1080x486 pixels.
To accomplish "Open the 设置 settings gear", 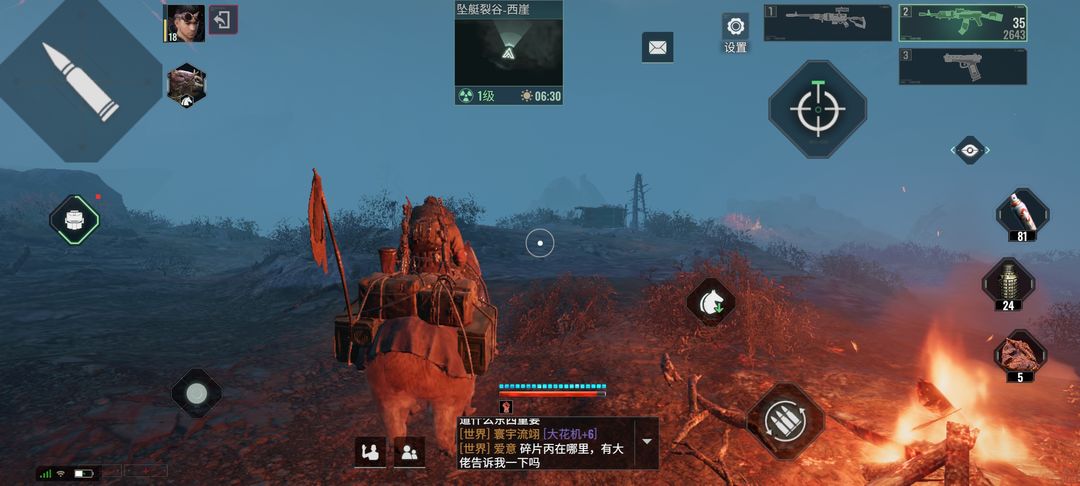I will click(x=735, y=27).
